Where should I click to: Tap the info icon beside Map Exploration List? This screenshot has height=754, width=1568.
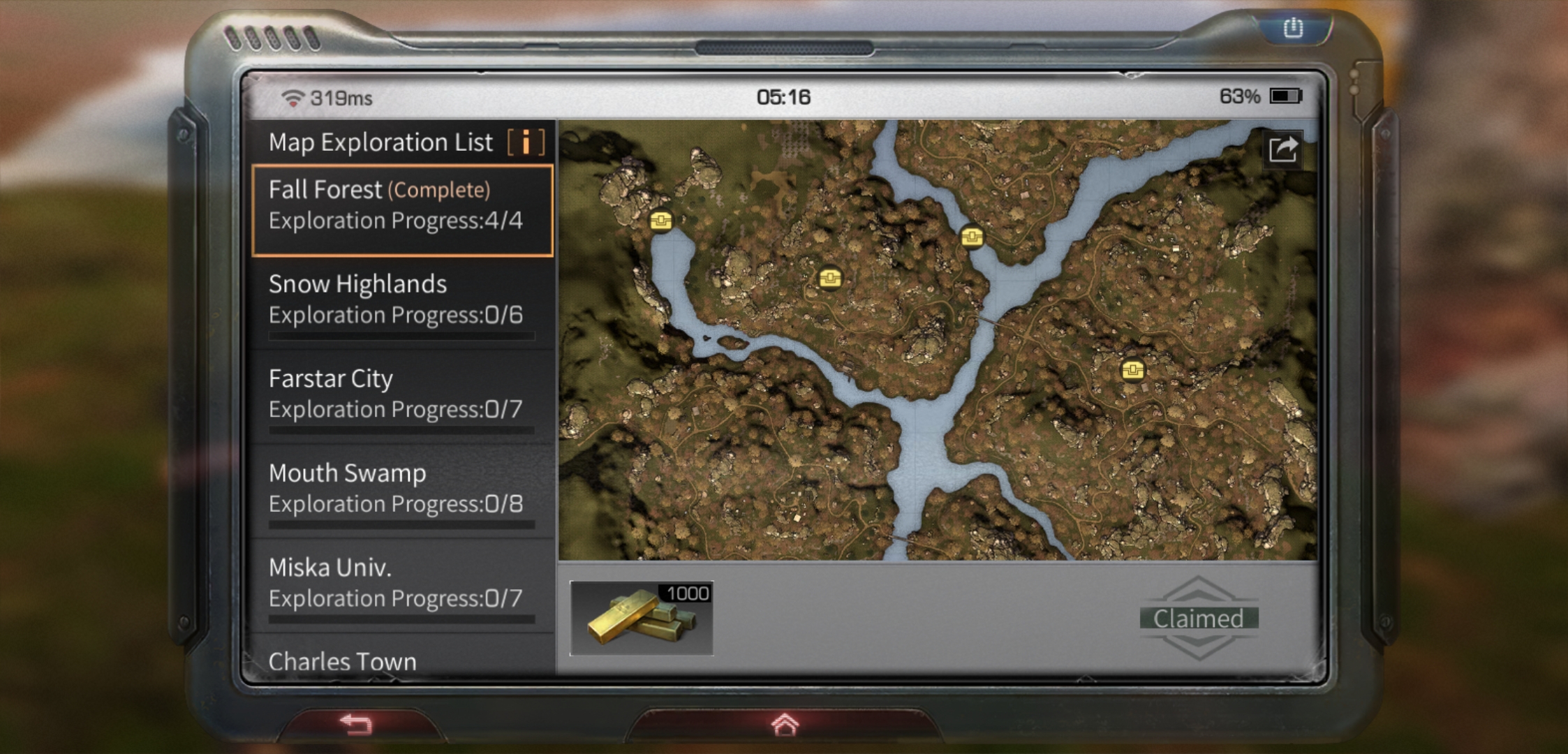click(x=525, y=141)
